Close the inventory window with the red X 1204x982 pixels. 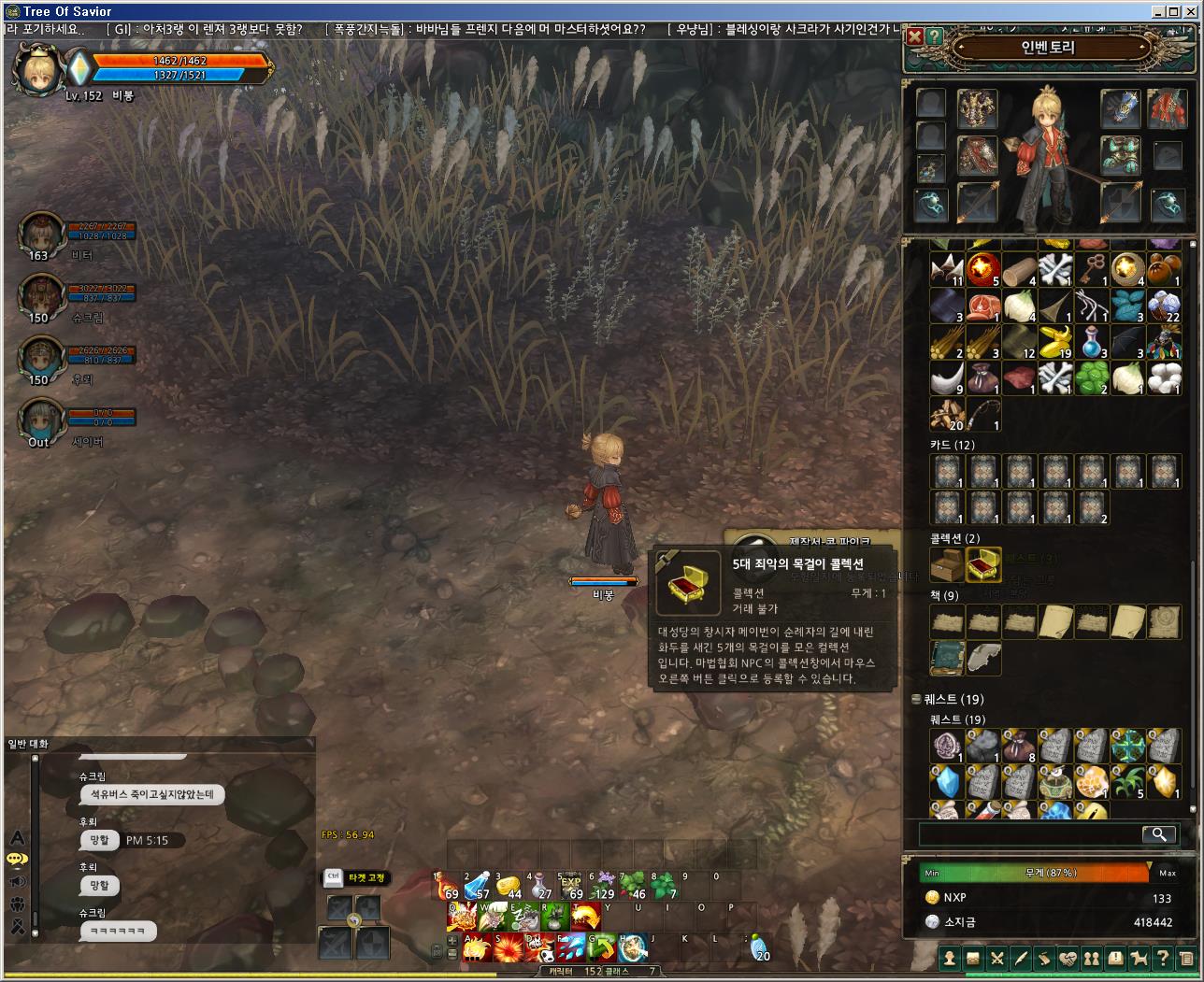pyautogui.click(x=915, y=37)
